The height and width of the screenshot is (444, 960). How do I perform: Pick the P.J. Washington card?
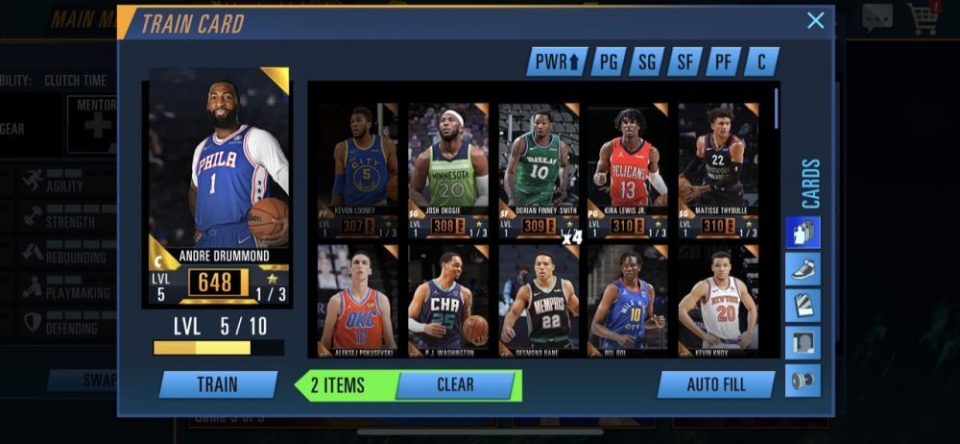click(x=448, y=302)
